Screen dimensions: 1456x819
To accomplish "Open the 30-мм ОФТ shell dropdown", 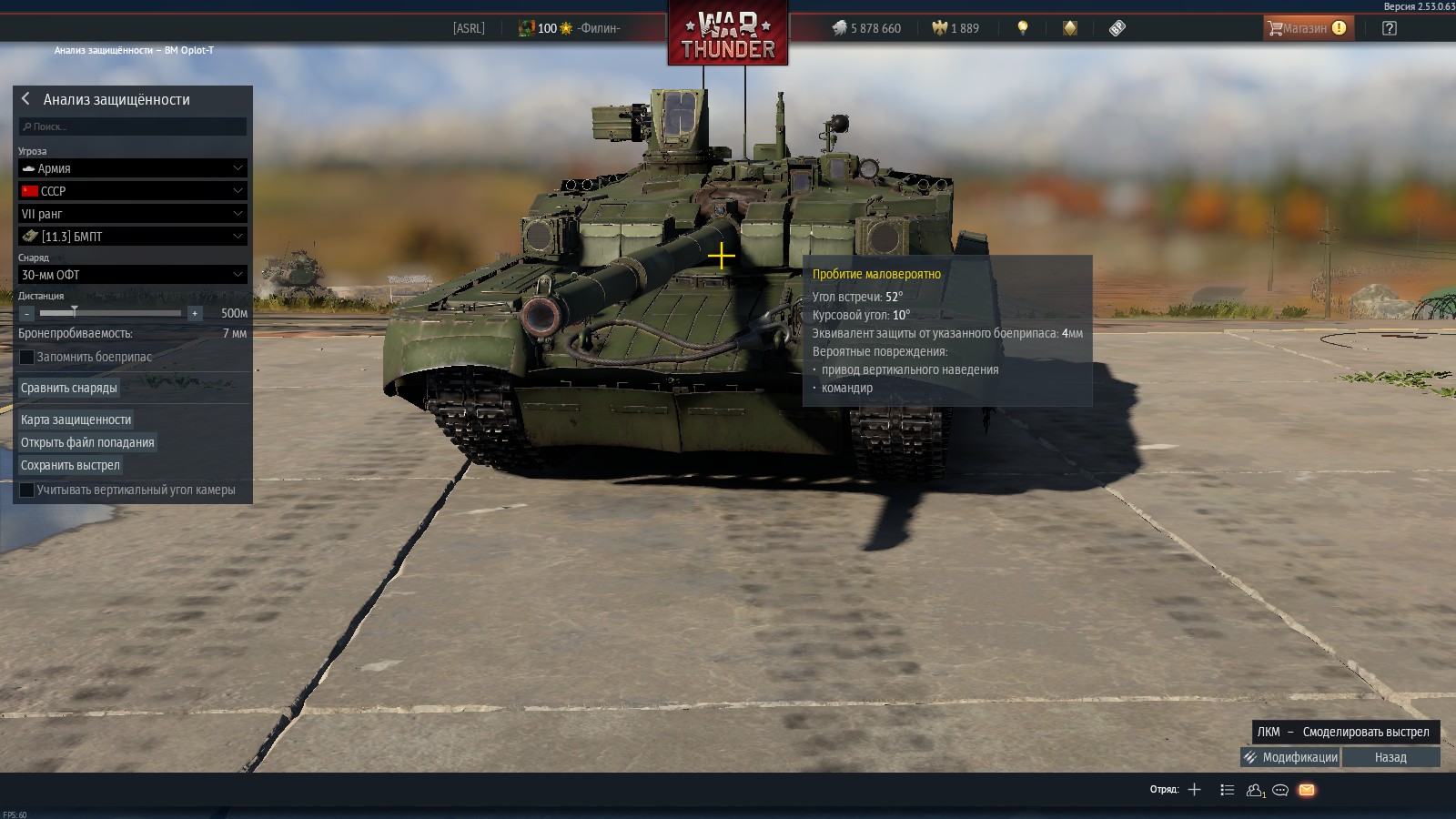I will (133, 275).
